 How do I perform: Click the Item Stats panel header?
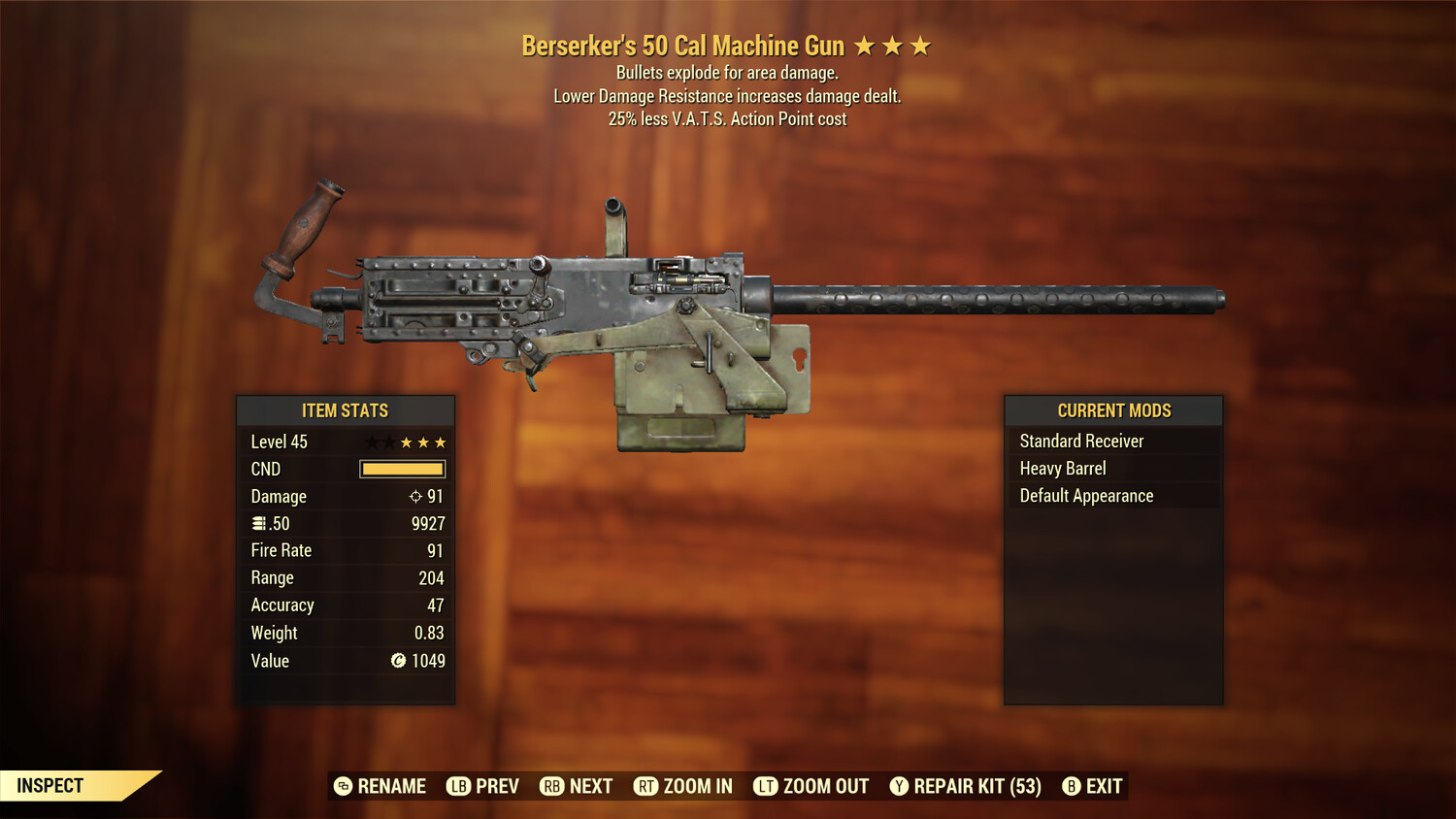346,410
